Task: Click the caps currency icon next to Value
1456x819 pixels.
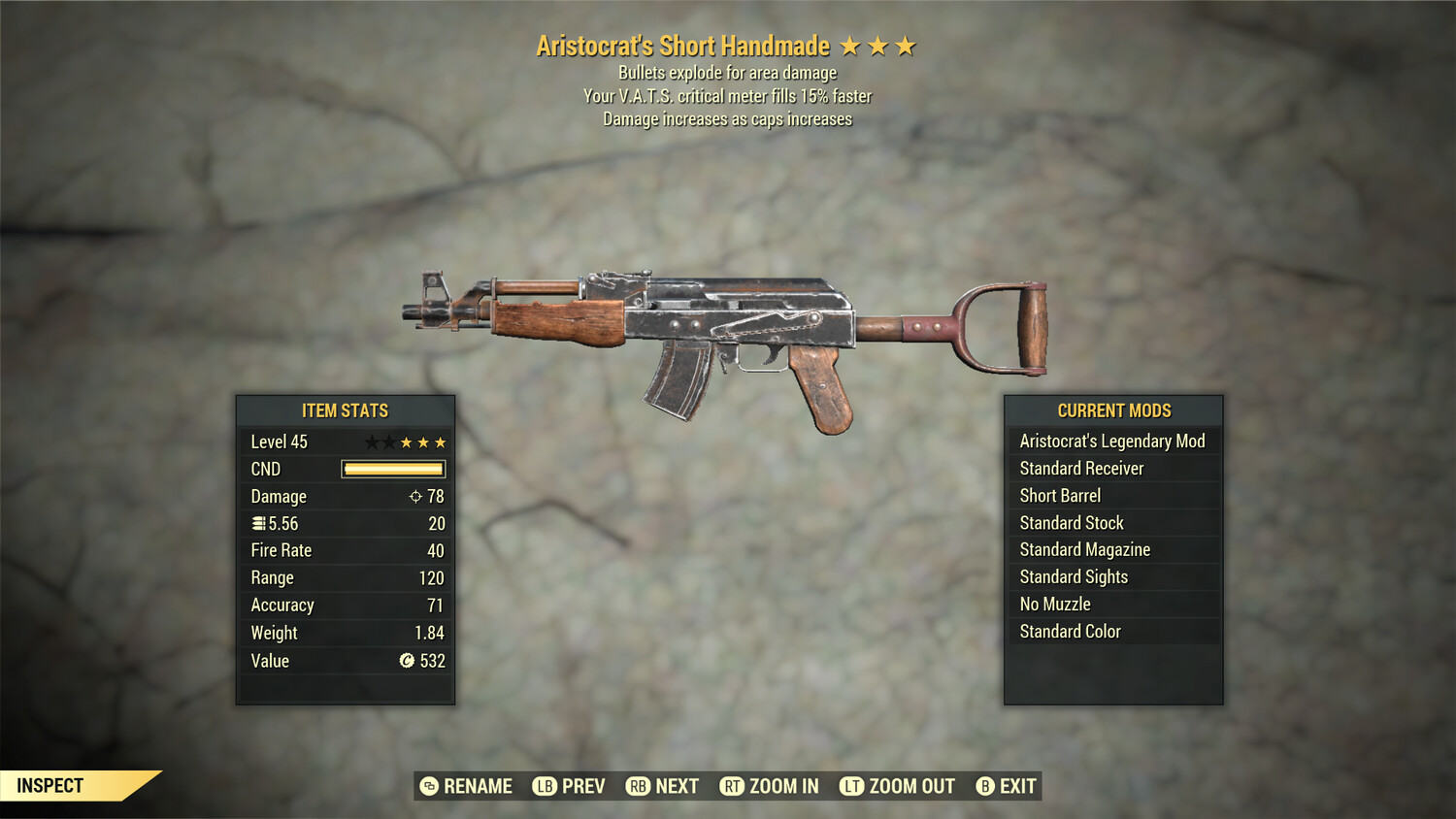Action: click(405, 661)
